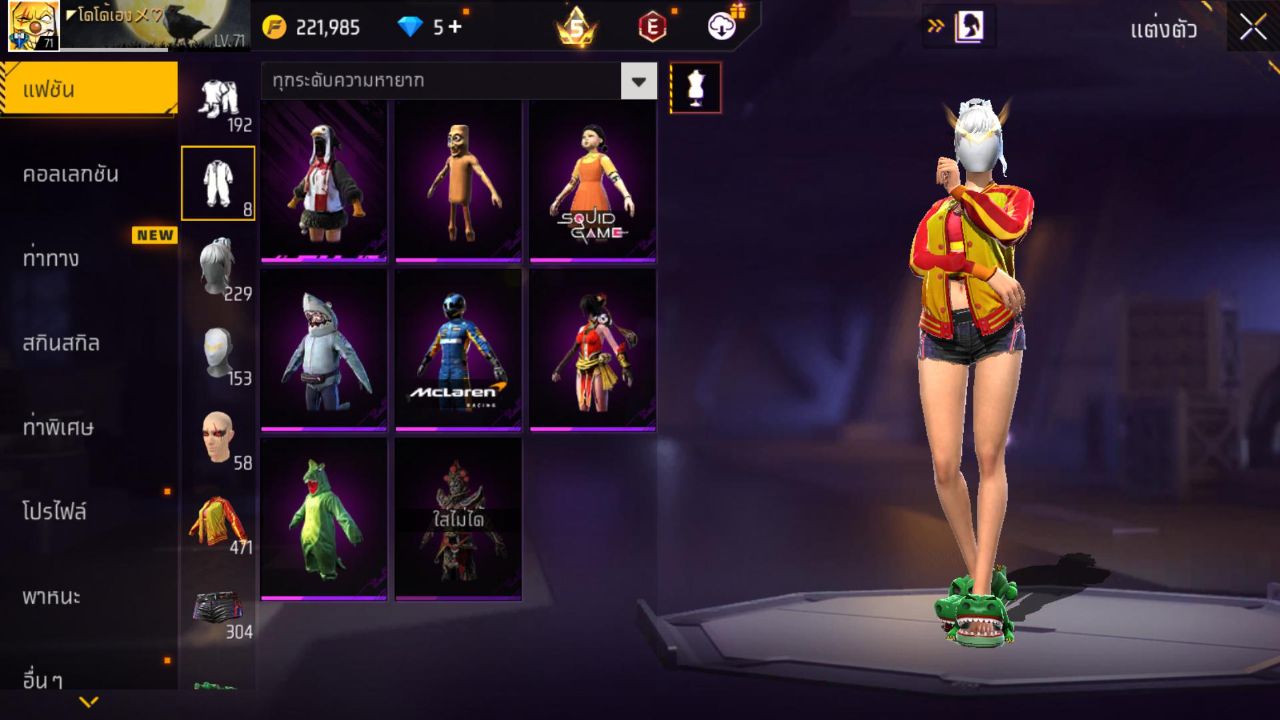This screenshot has height=720, width=1280.
Task: Select the red dress warrior outfit
Action: coord(593,349)
